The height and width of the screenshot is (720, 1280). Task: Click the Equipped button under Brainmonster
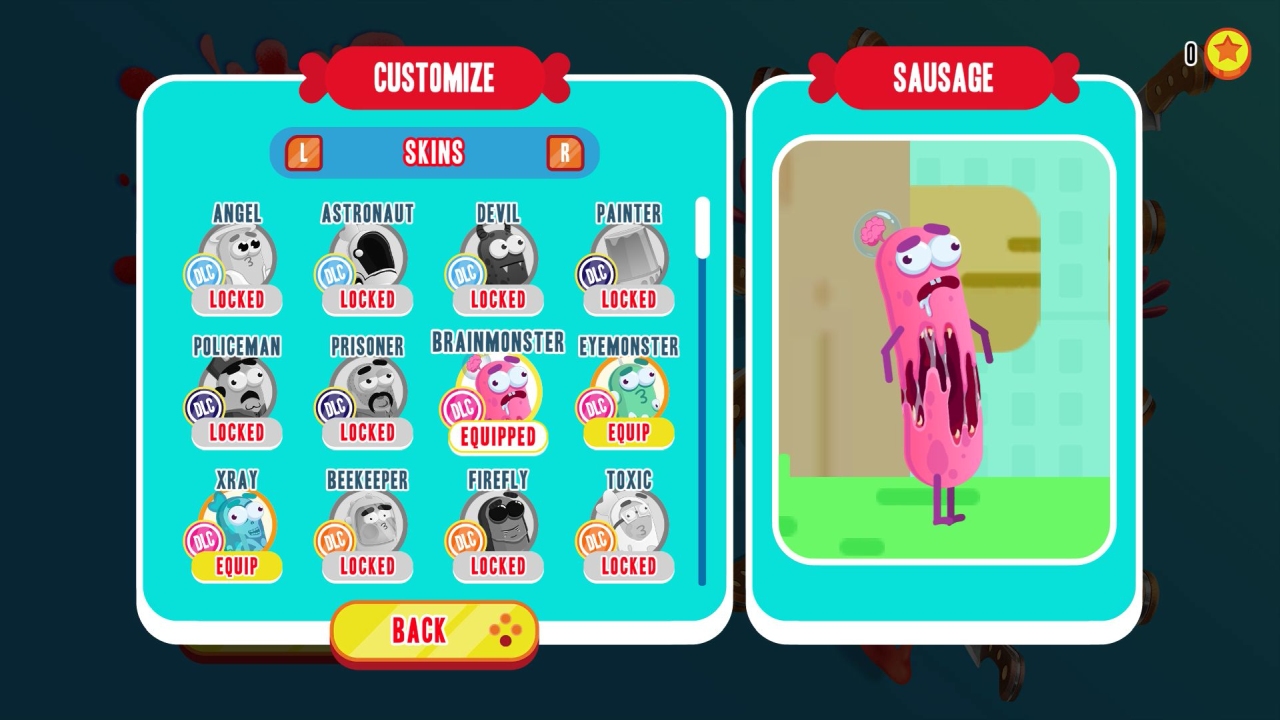pyautogui.click(x=497, y=437)
